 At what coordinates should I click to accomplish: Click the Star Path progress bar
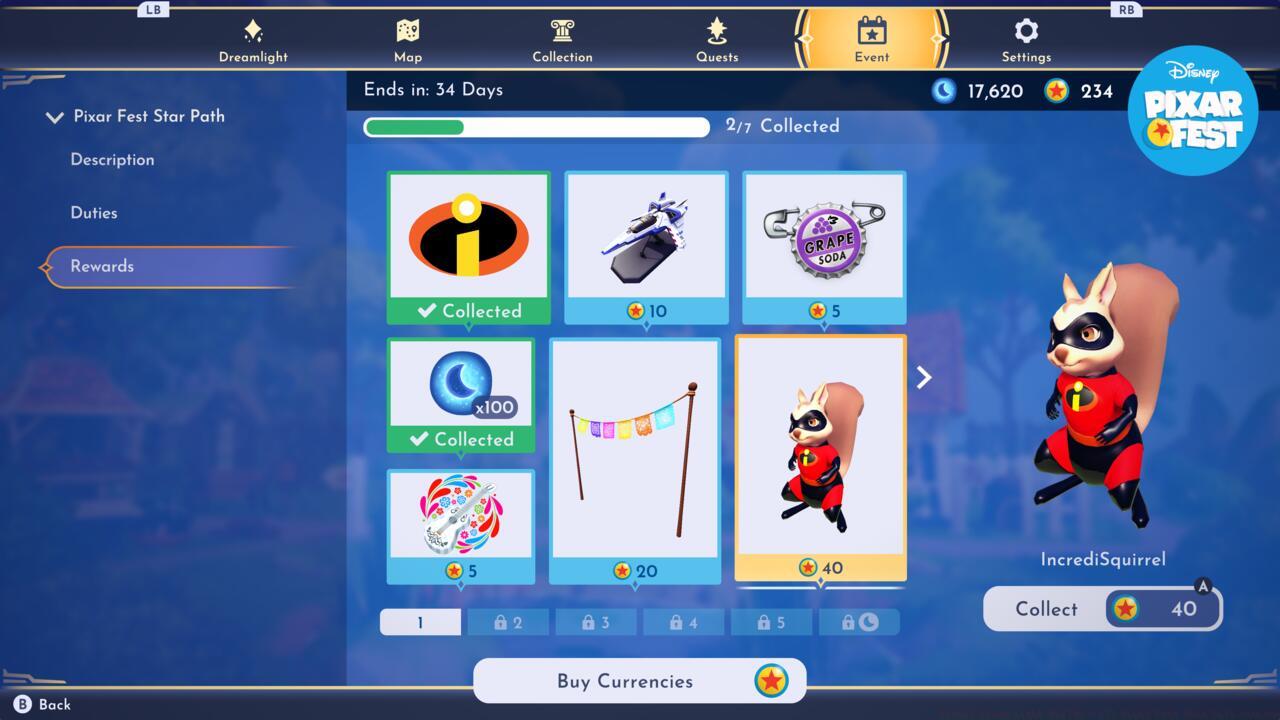click(x=536, y=127)
